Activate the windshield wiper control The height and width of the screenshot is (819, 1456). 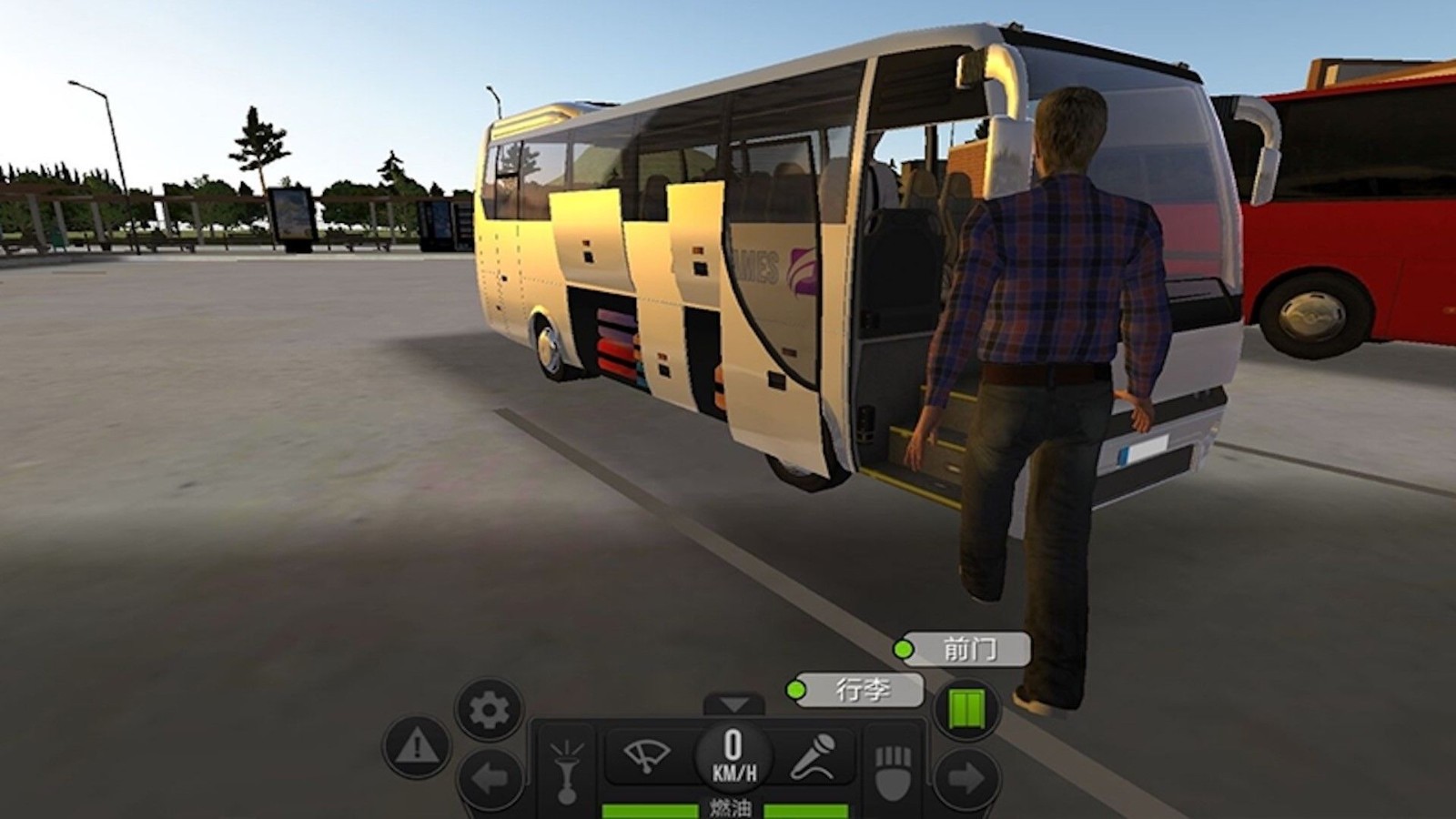[x=647, y=756]
